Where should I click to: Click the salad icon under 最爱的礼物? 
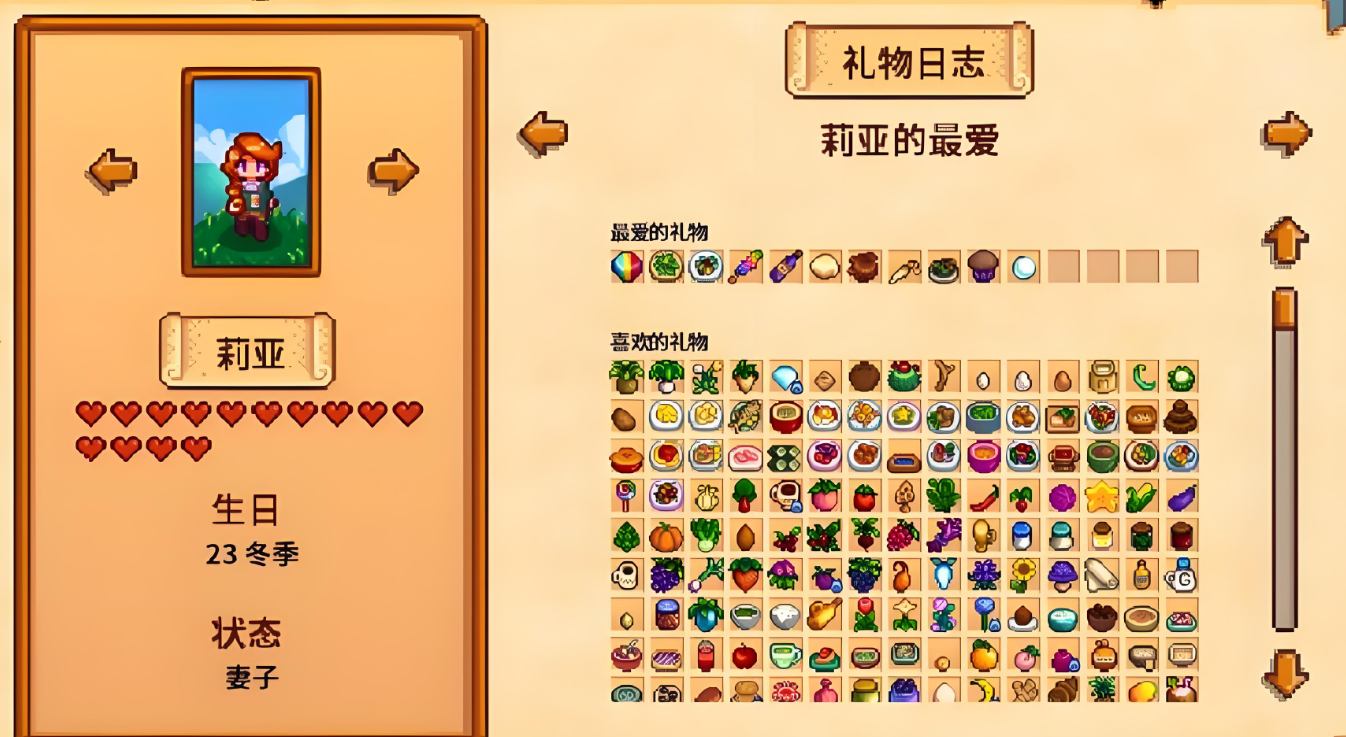point(666,267)
